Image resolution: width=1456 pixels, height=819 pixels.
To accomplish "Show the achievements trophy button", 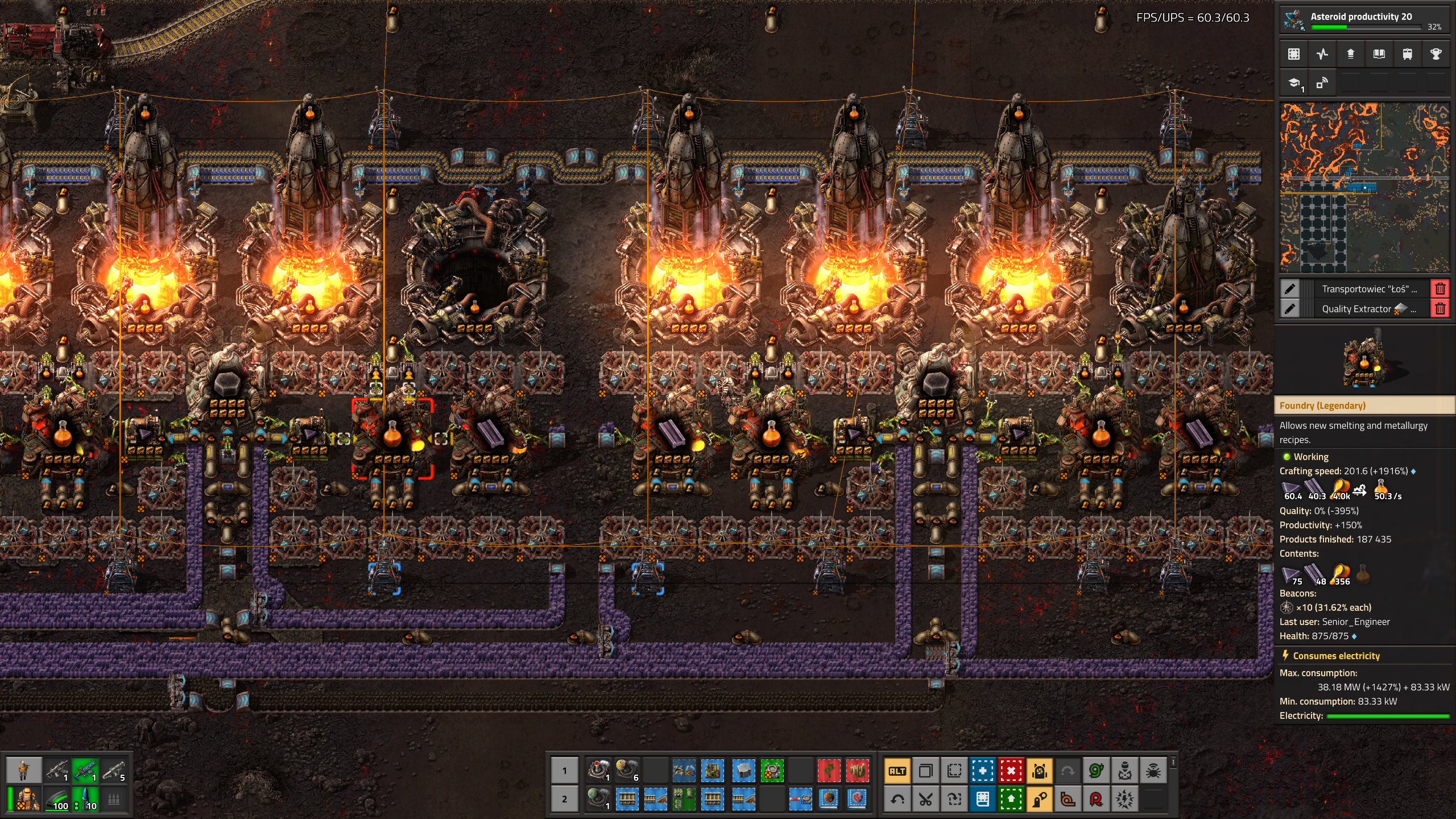I will point(1436,54).
